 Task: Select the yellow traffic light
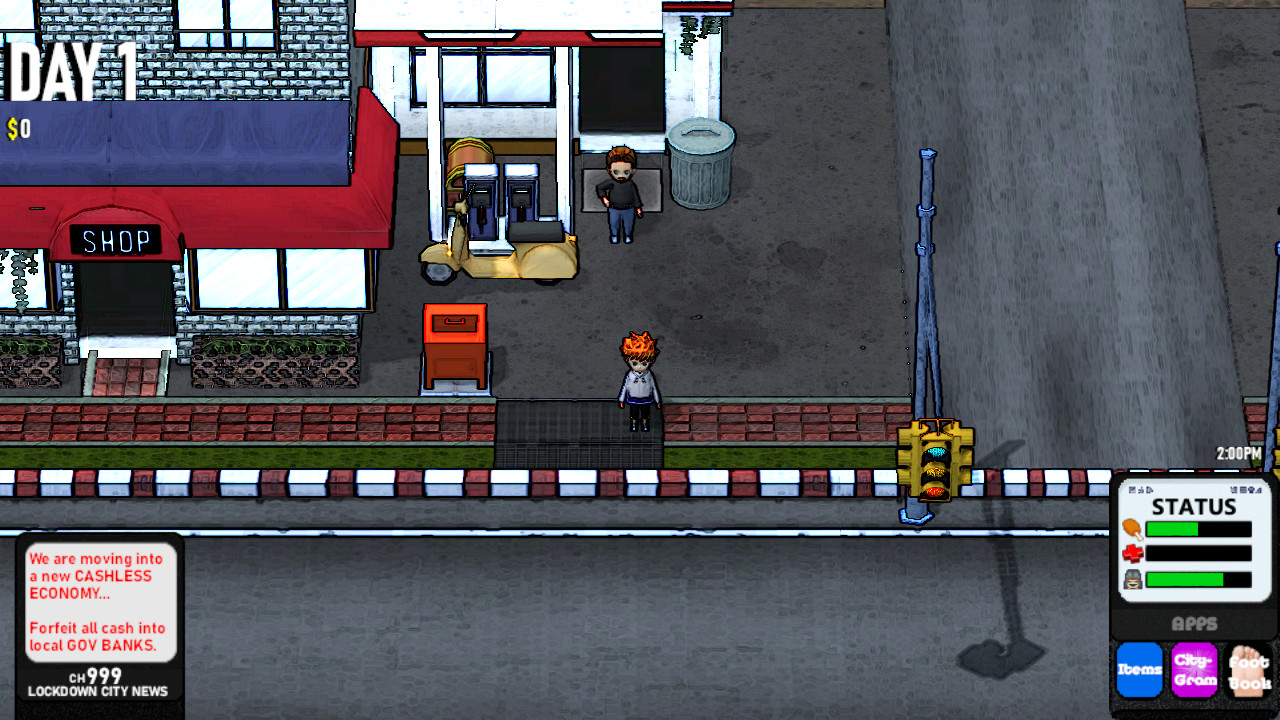936,460
